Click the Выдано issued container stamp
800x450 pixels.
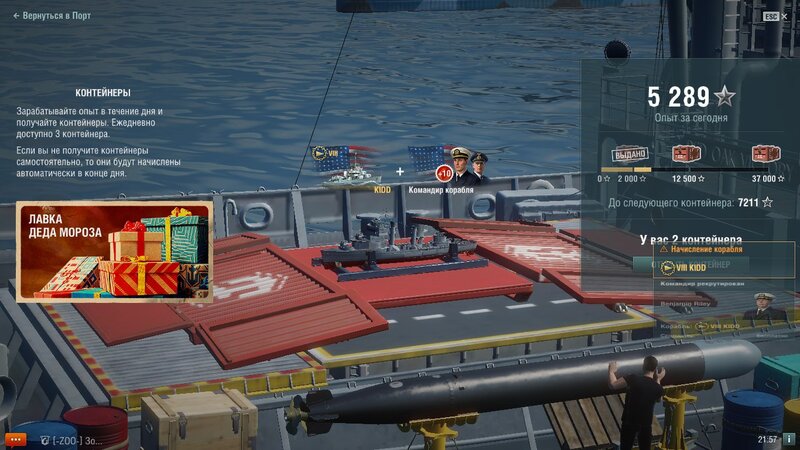[630, 154]
